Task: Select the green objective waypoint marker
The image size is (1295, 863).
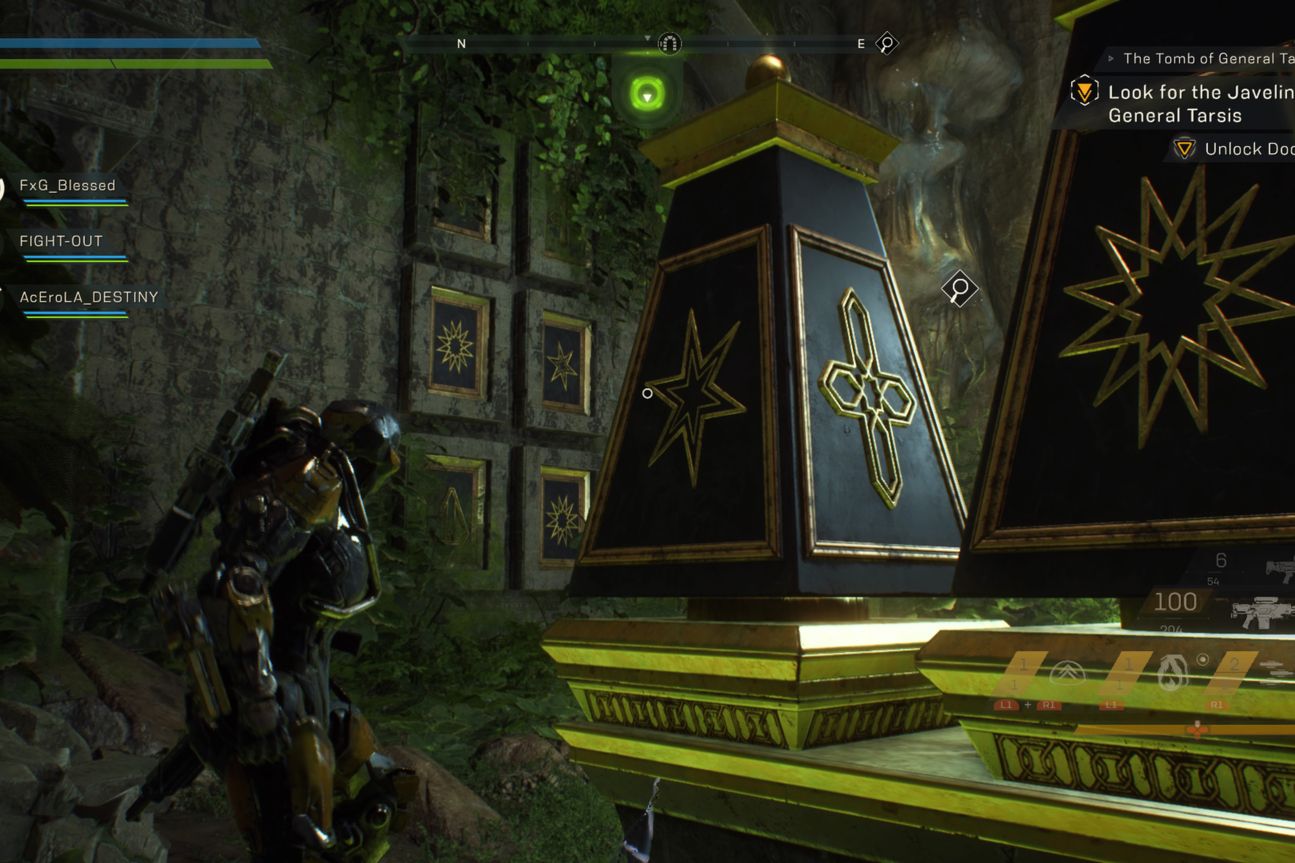Action: tap(648, 95)
